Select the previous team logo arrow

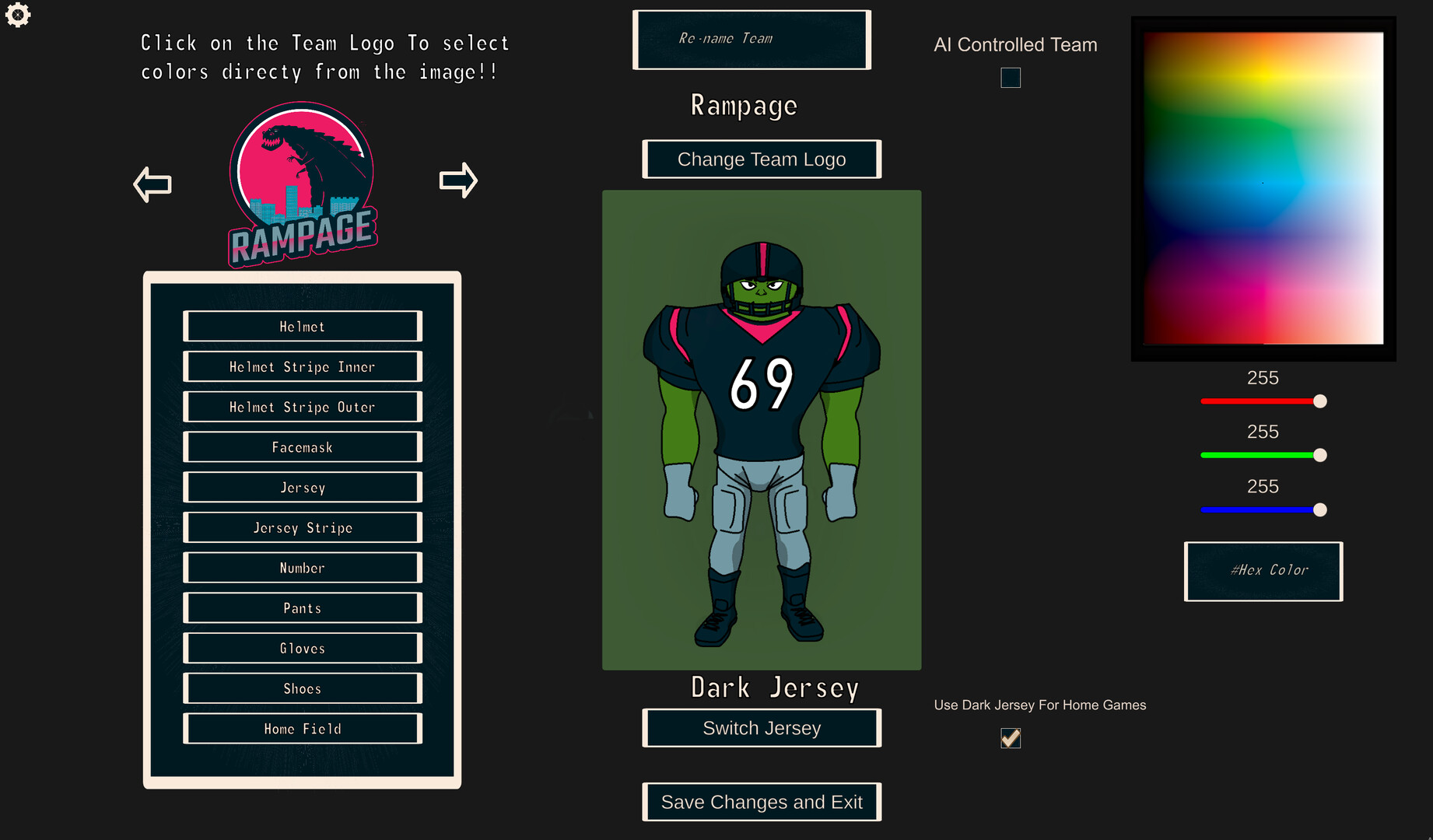pos(152,181)
